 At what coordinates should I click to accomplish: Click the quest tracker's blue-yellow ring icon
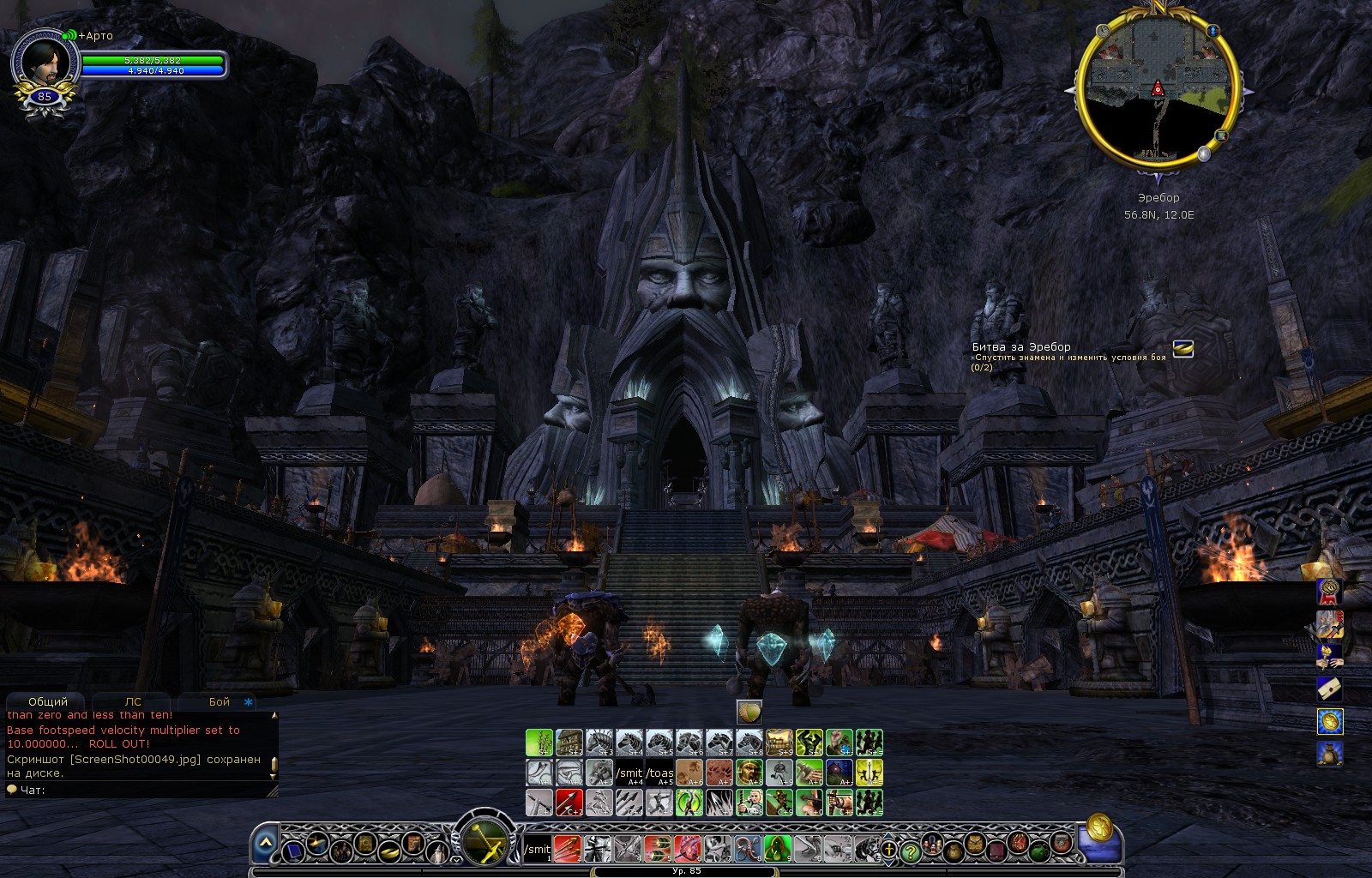[1182, 349]
